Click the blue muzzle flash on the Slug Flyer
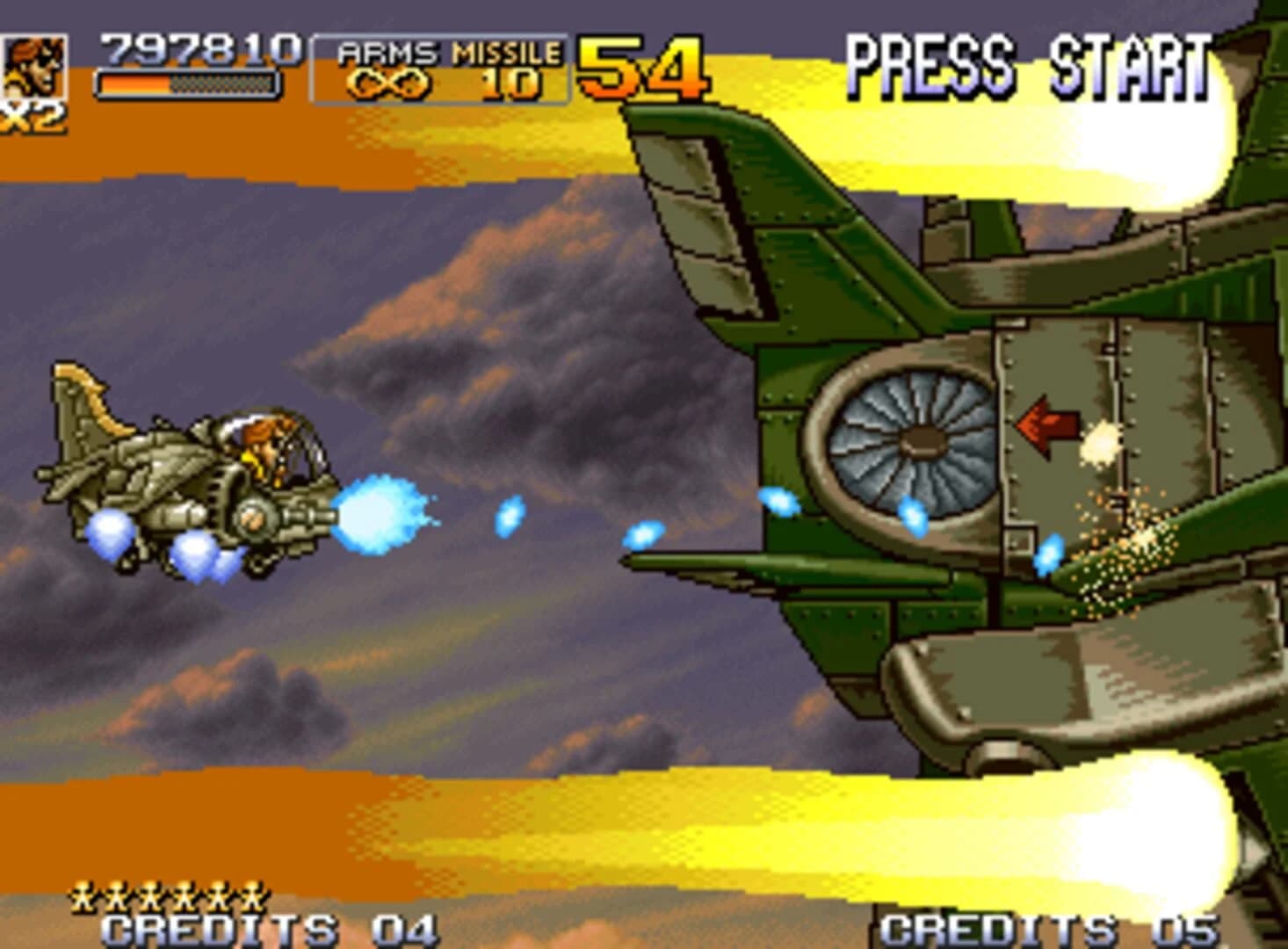Image resolution: width=1288 pixels, height=949 pixels. coord(378,514)
